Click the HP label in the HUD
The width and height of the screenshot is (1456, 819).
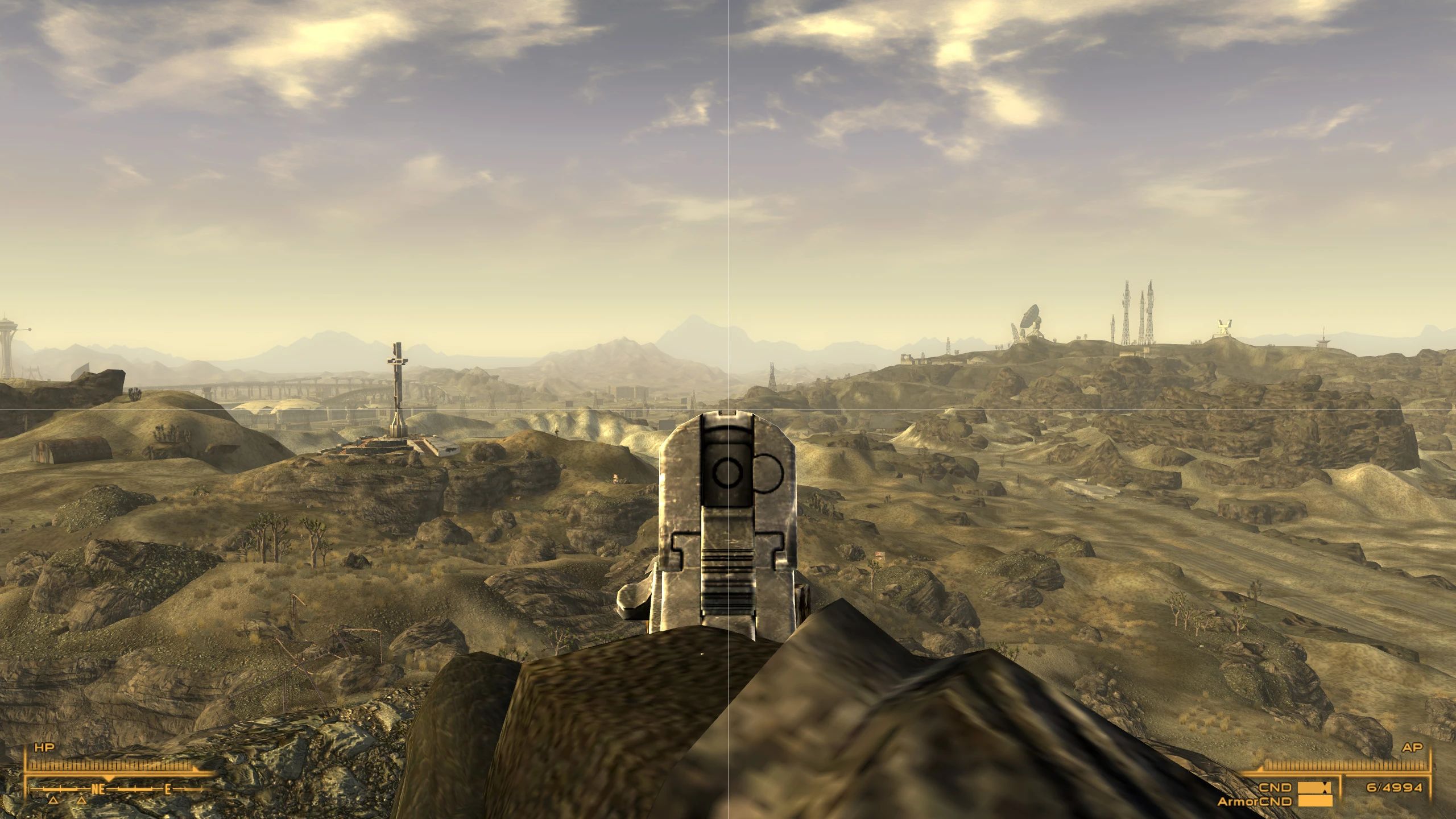[45, 746]
